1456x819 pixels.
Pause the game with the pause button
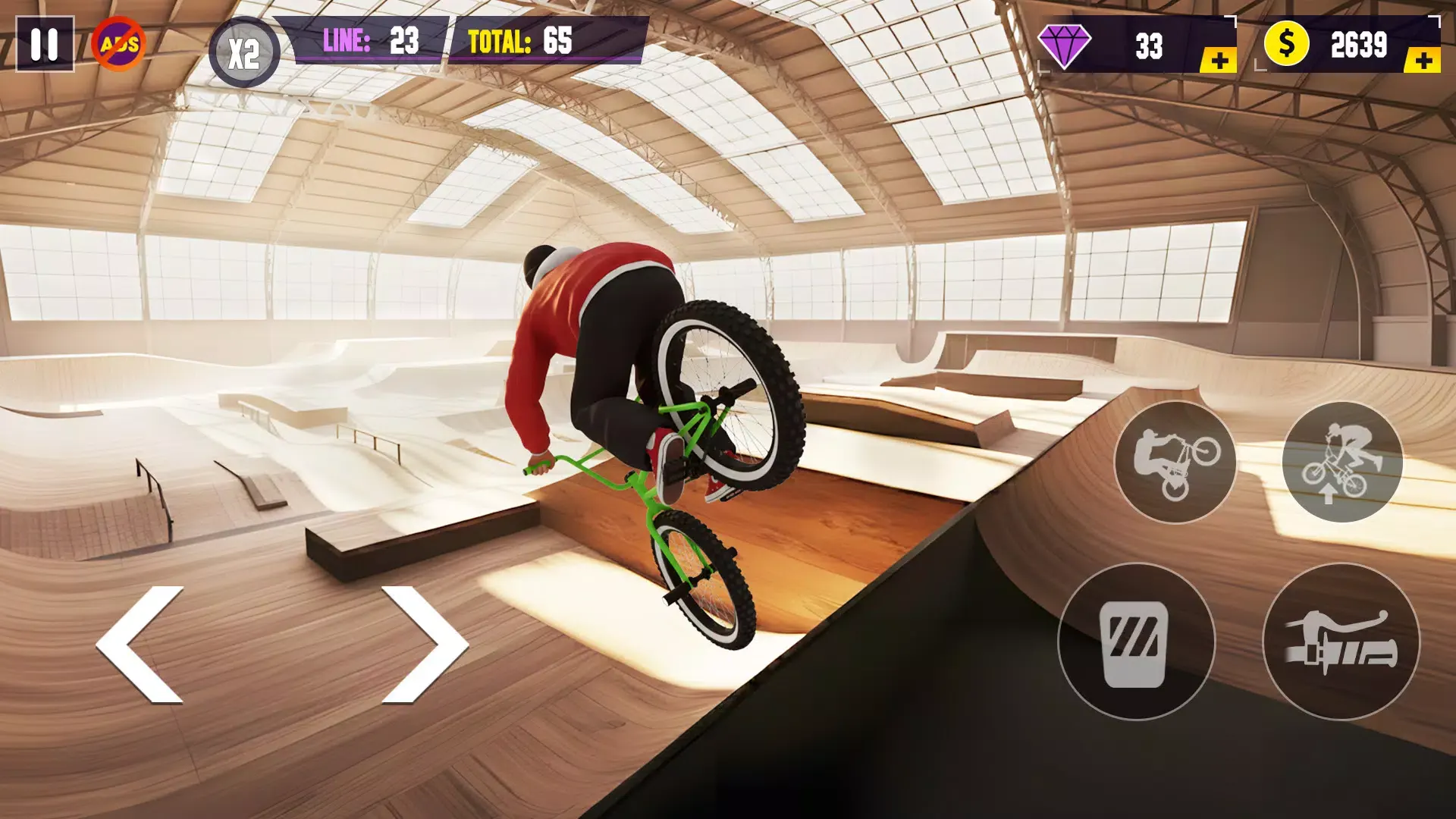45,45
